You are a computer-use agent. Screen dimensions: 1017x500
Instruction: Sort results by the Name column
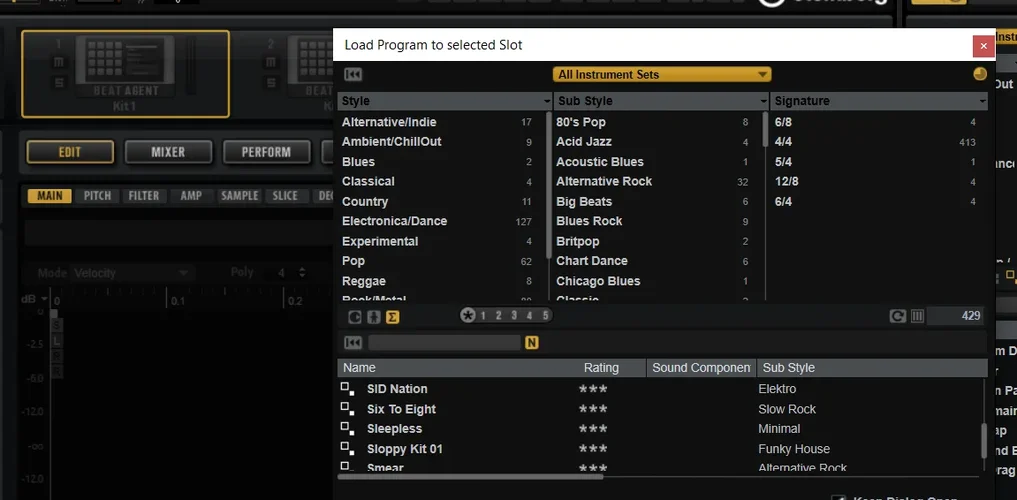tap(458, 368)
